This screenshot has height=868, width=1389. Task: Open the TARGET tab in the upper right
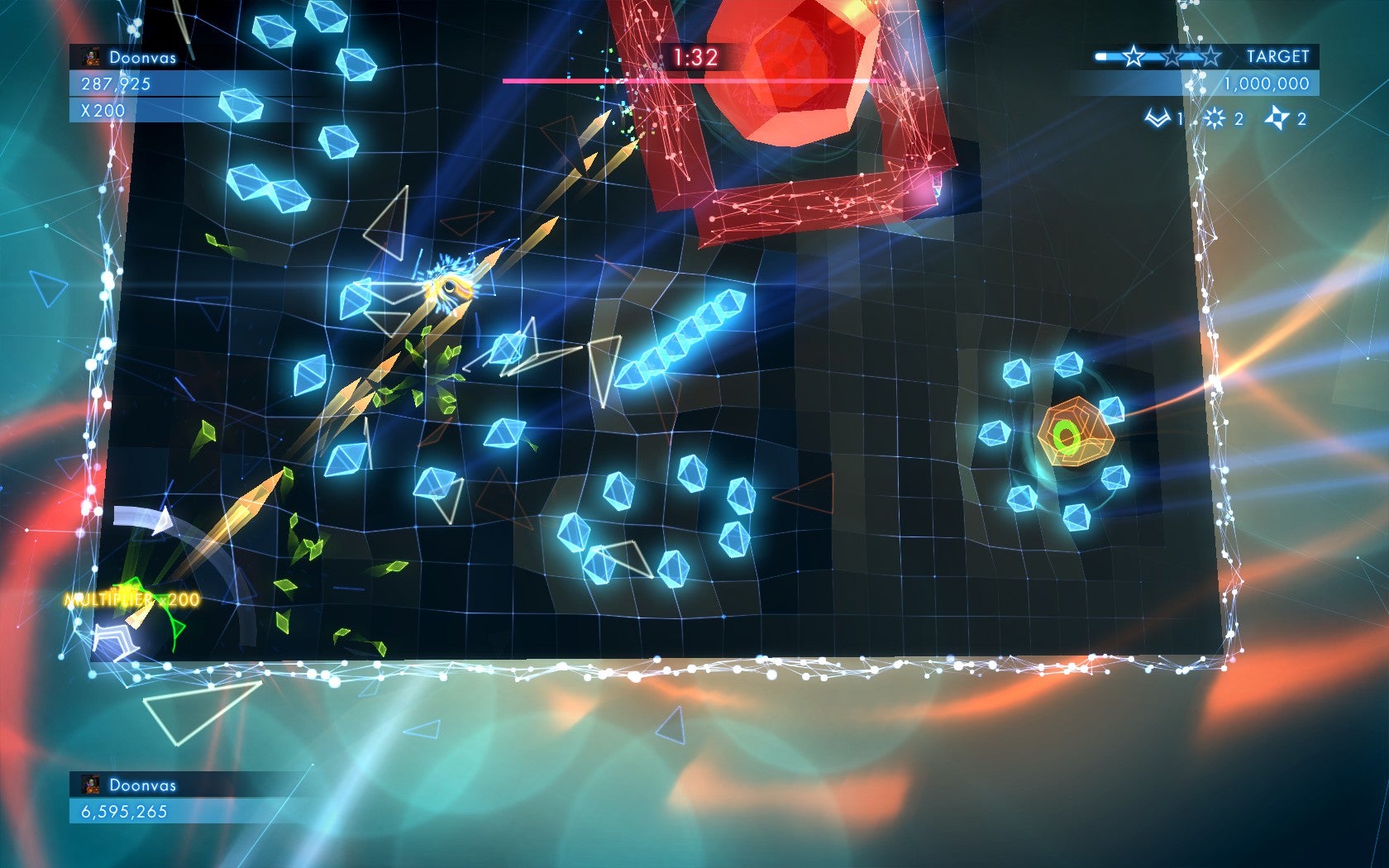[x=1277, y=56]
